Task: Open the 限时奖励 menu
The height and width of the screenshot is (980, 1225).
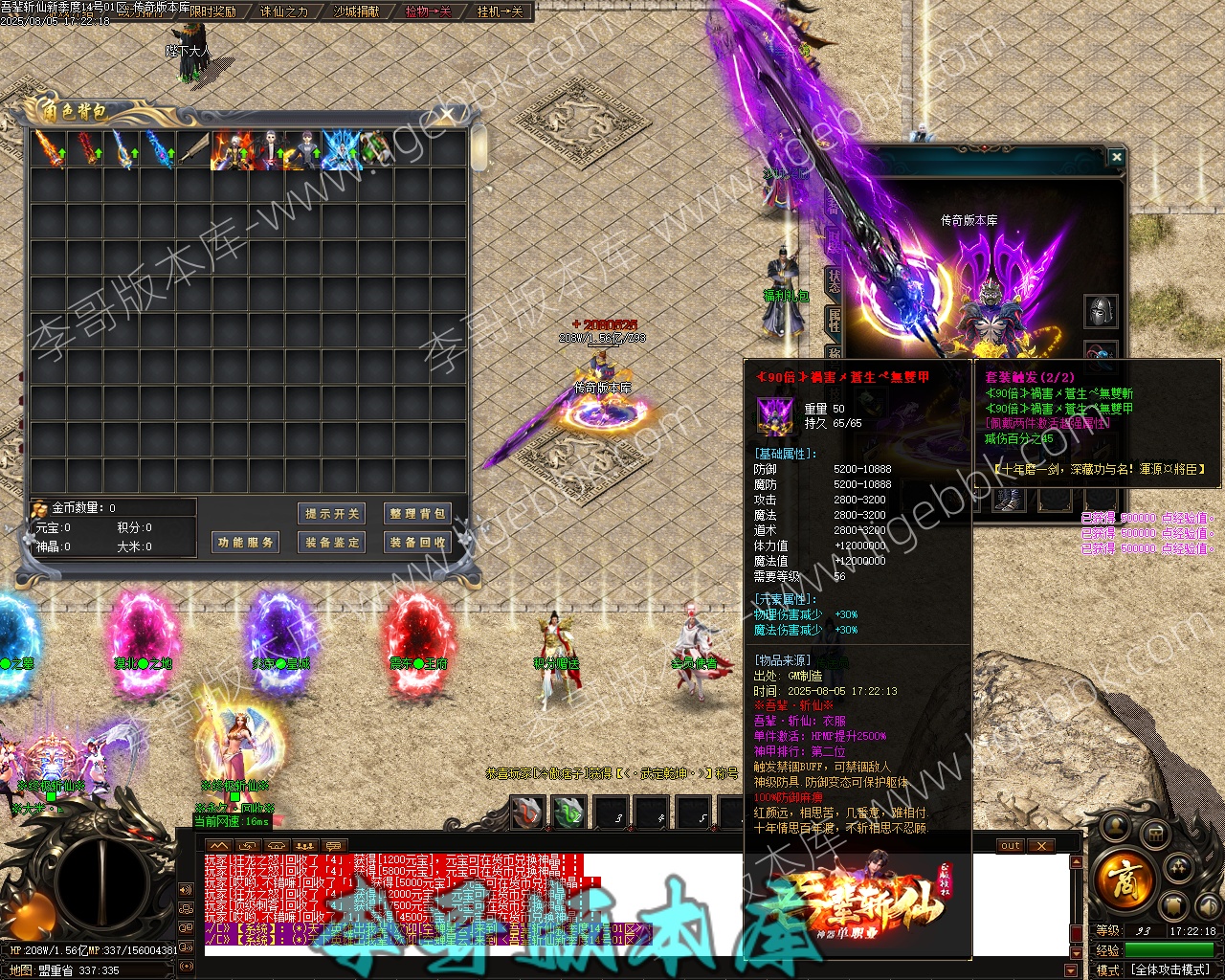Action: (212, 11)
